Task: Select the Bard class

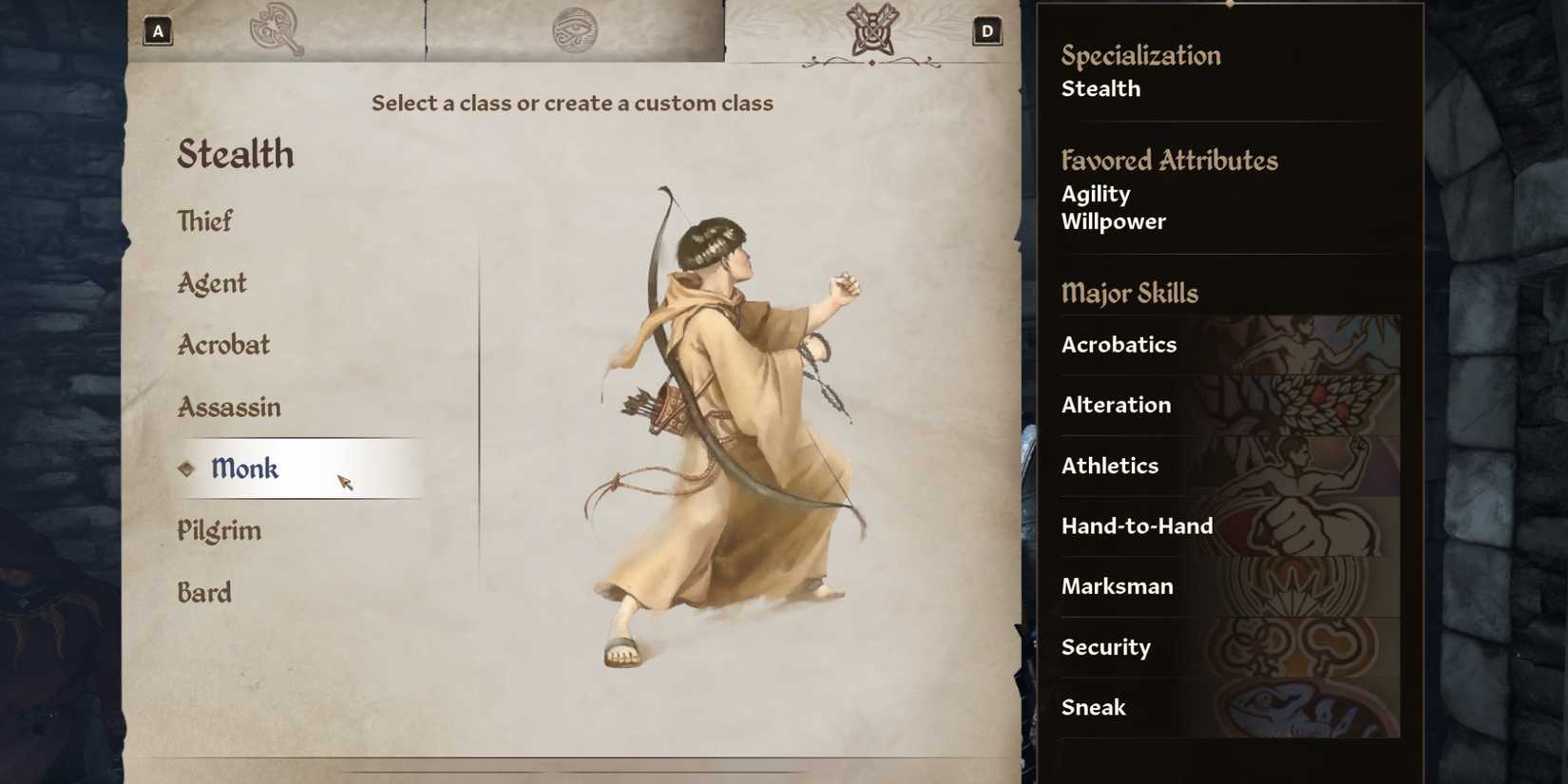Action: pos(204,592)
